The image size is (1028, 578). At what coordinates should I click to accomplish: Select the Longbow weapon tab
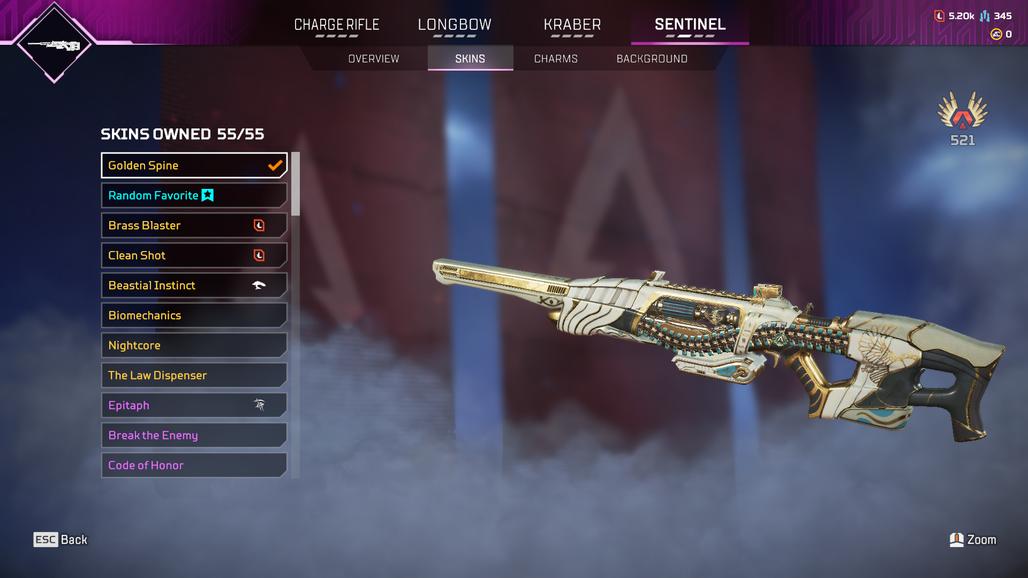click(x=454, y=25)
